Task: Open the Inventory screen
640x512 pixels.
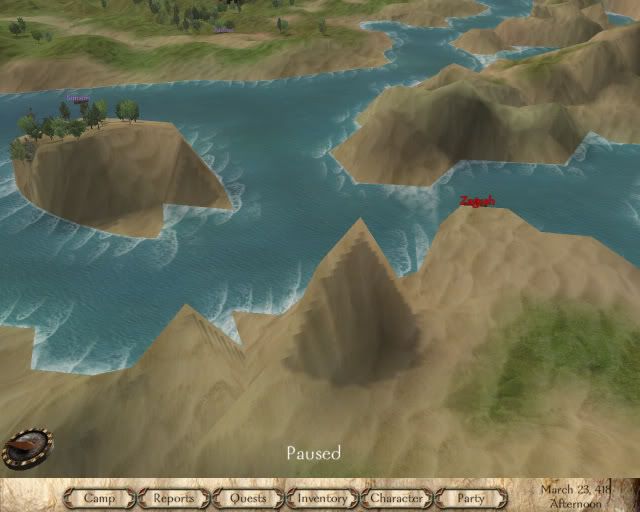Action: pyautogui.click(x=322, y=497)
